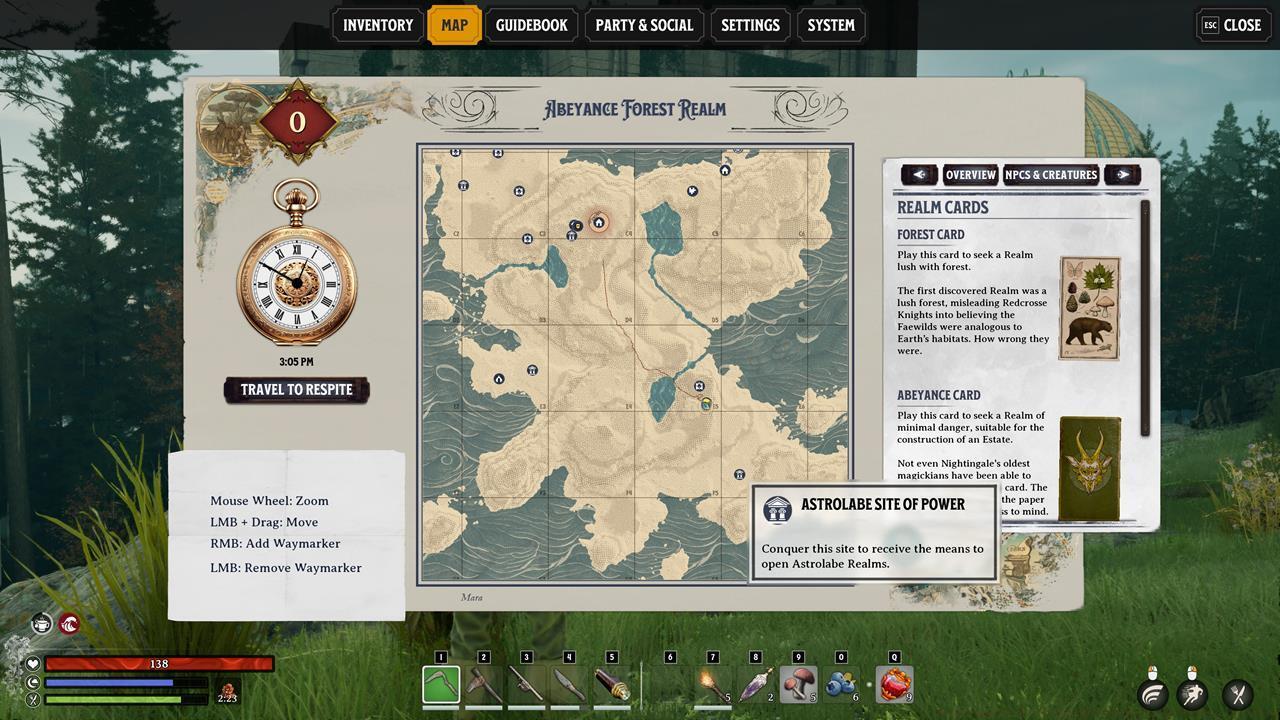The image size is (1280, 720).
Task: Open the Inventory tab
Action: [x=378, y=25]
